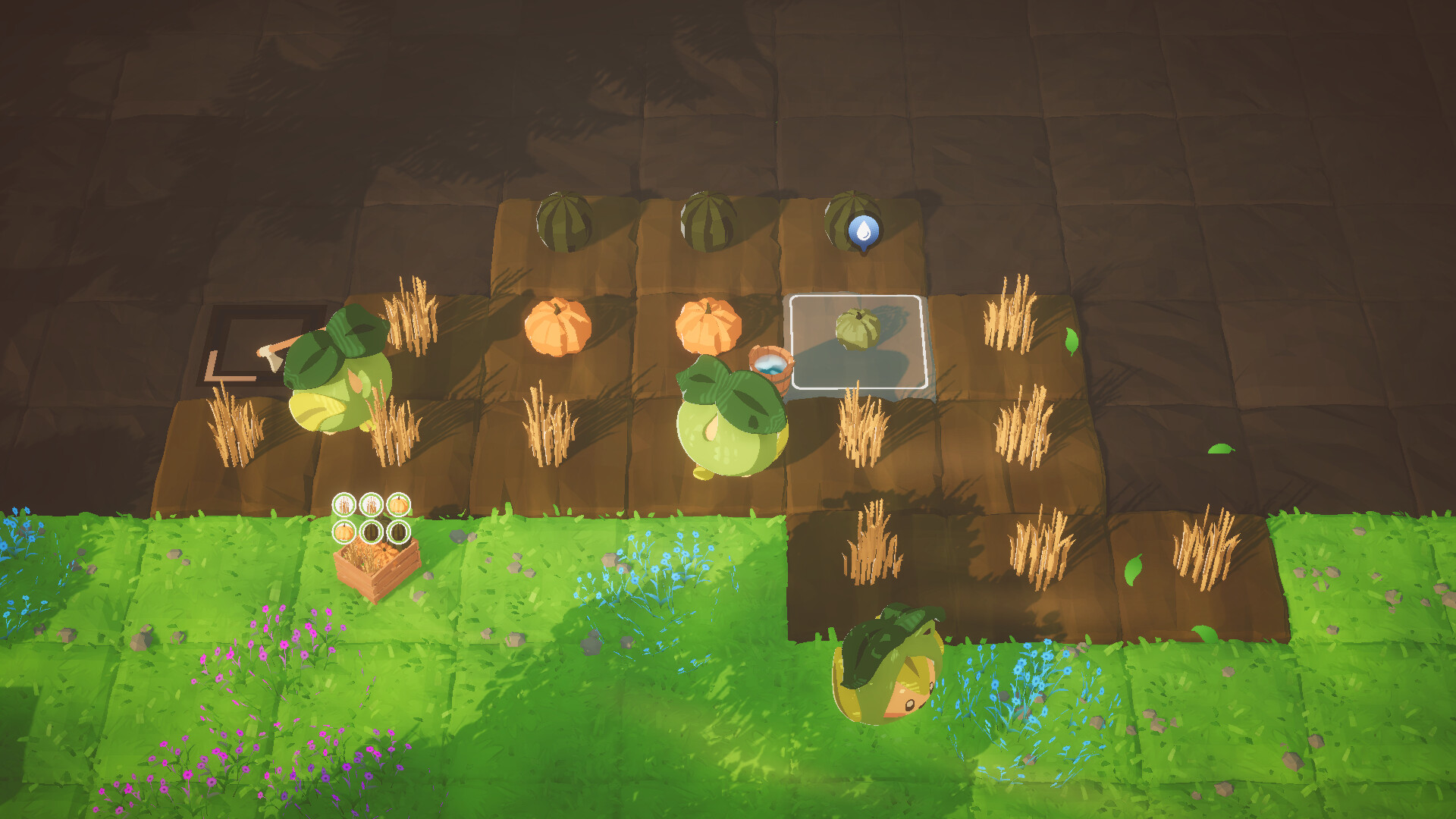Expand the crate's radial item menu

371,518
